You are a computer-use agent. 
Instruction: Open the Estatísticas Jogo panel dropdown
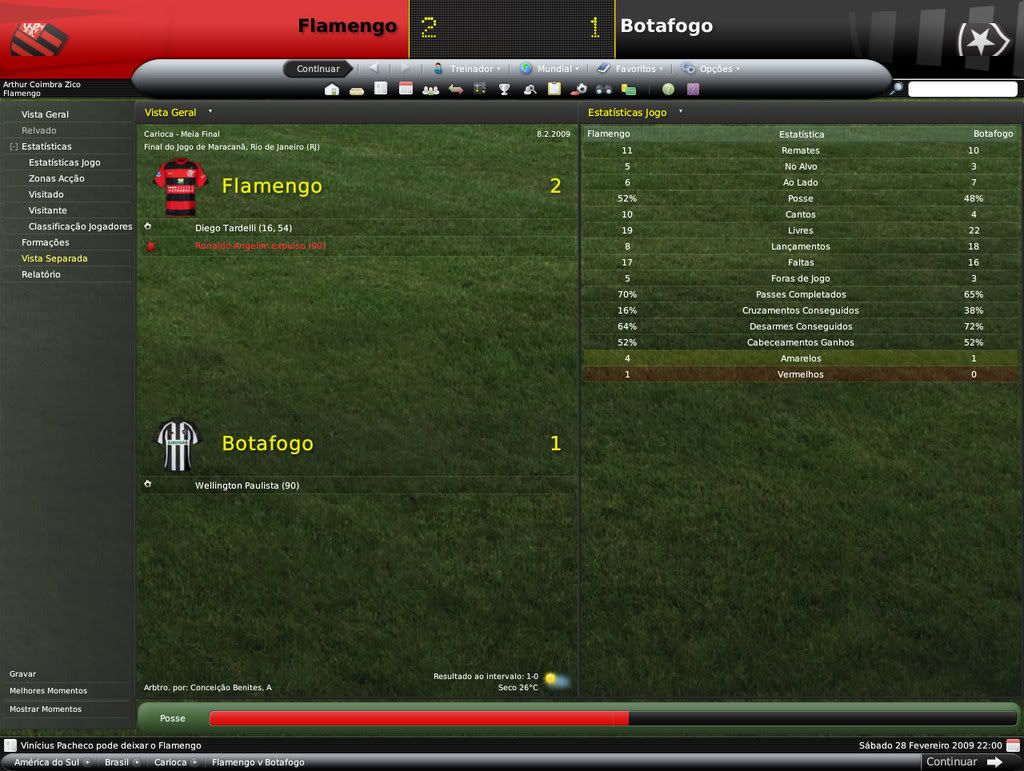tap(681, 112)
